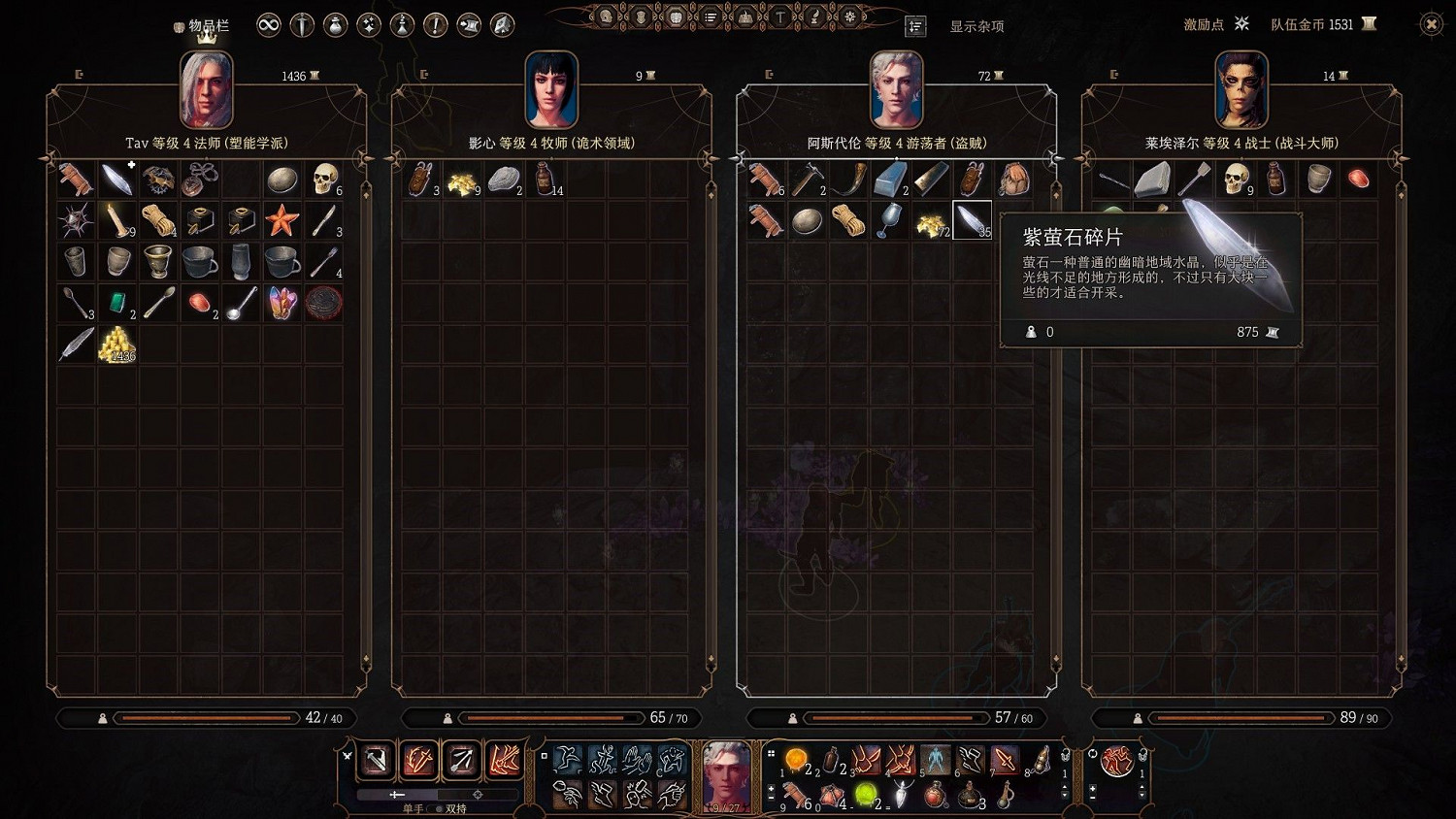This screenshot has width=1456, height=819.
Task: Select Tav's character portrait
Action: tap(206, 90)
